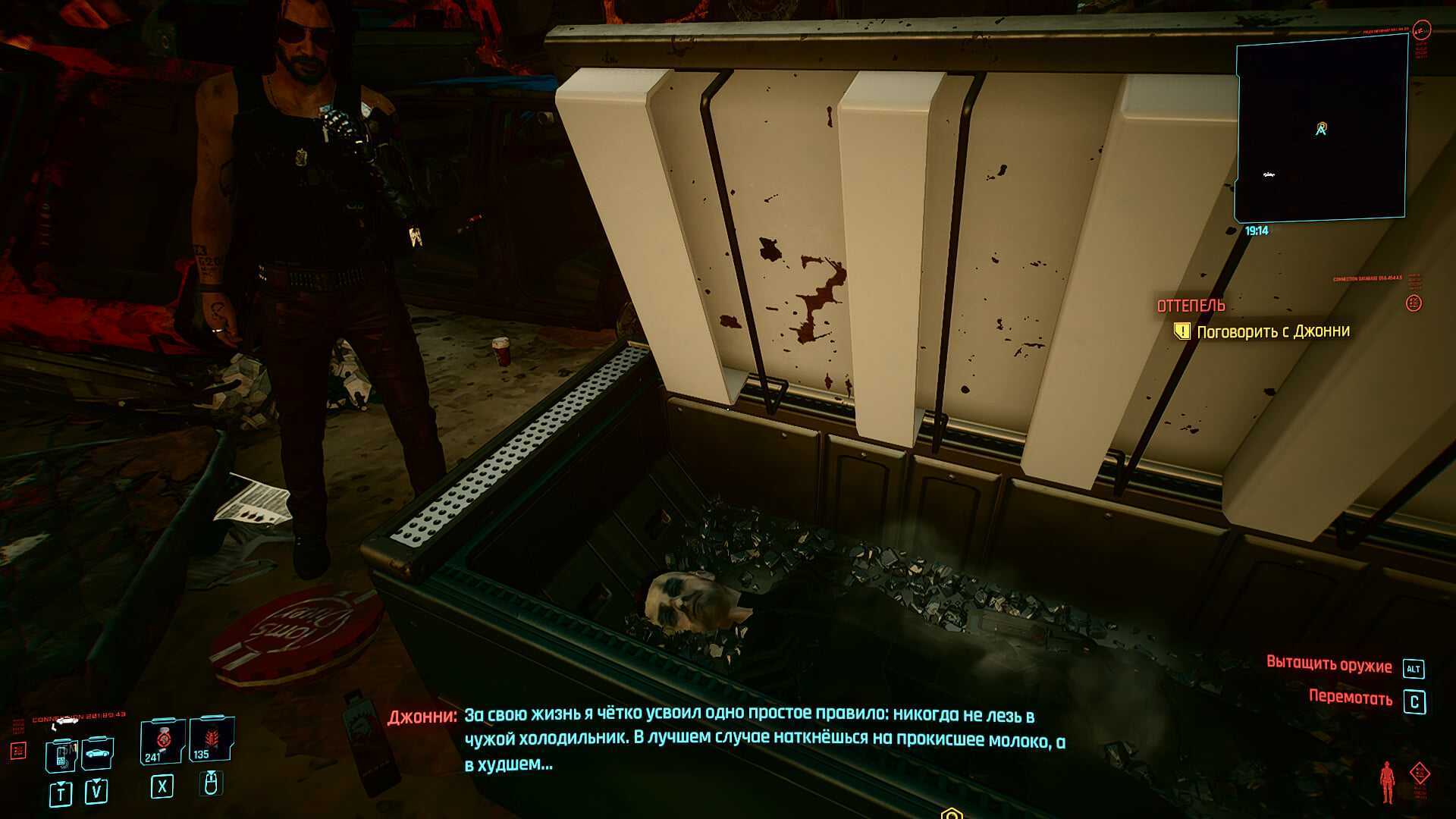Select the objective Поговорить с Джонни
Screen dimensions: 1456x819
(1272, 331)
